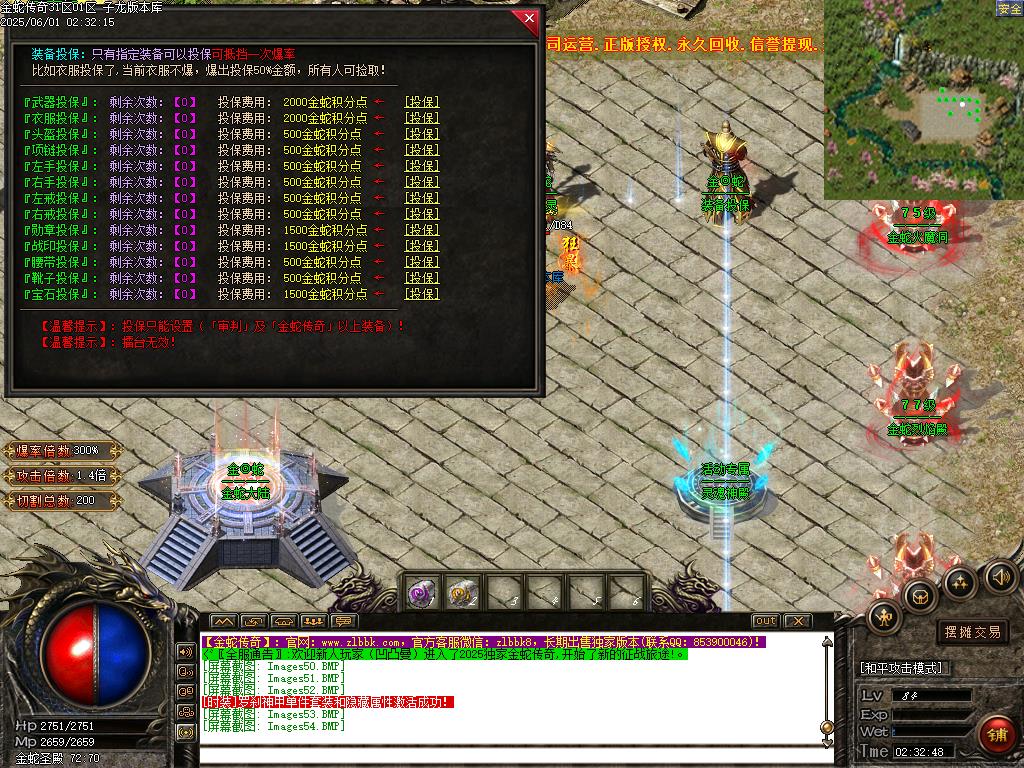
Task: Open the 摆摊交易 stall trading button
Action: [x=972, y=632]
